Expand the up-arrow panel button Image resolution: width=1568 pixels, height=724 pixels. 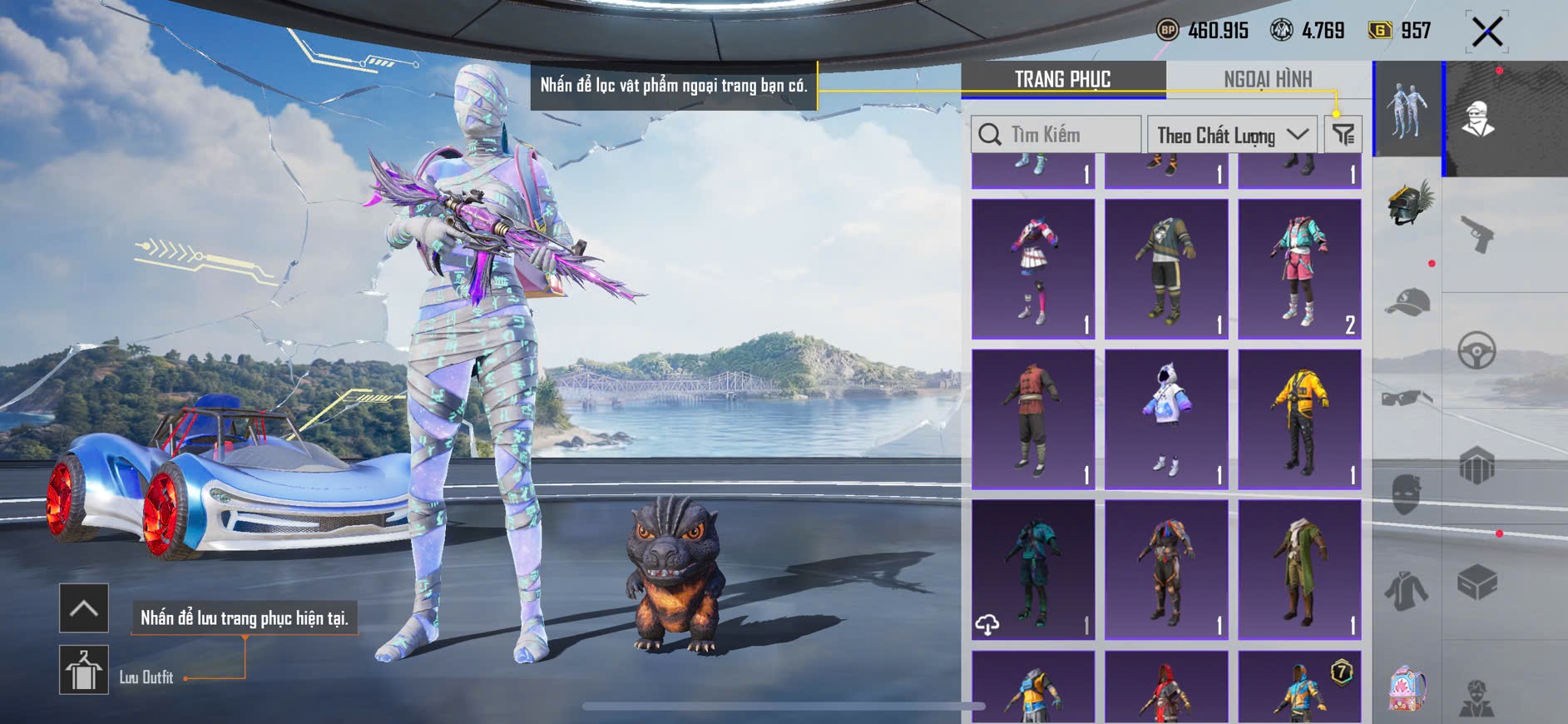tap(84, 608)
